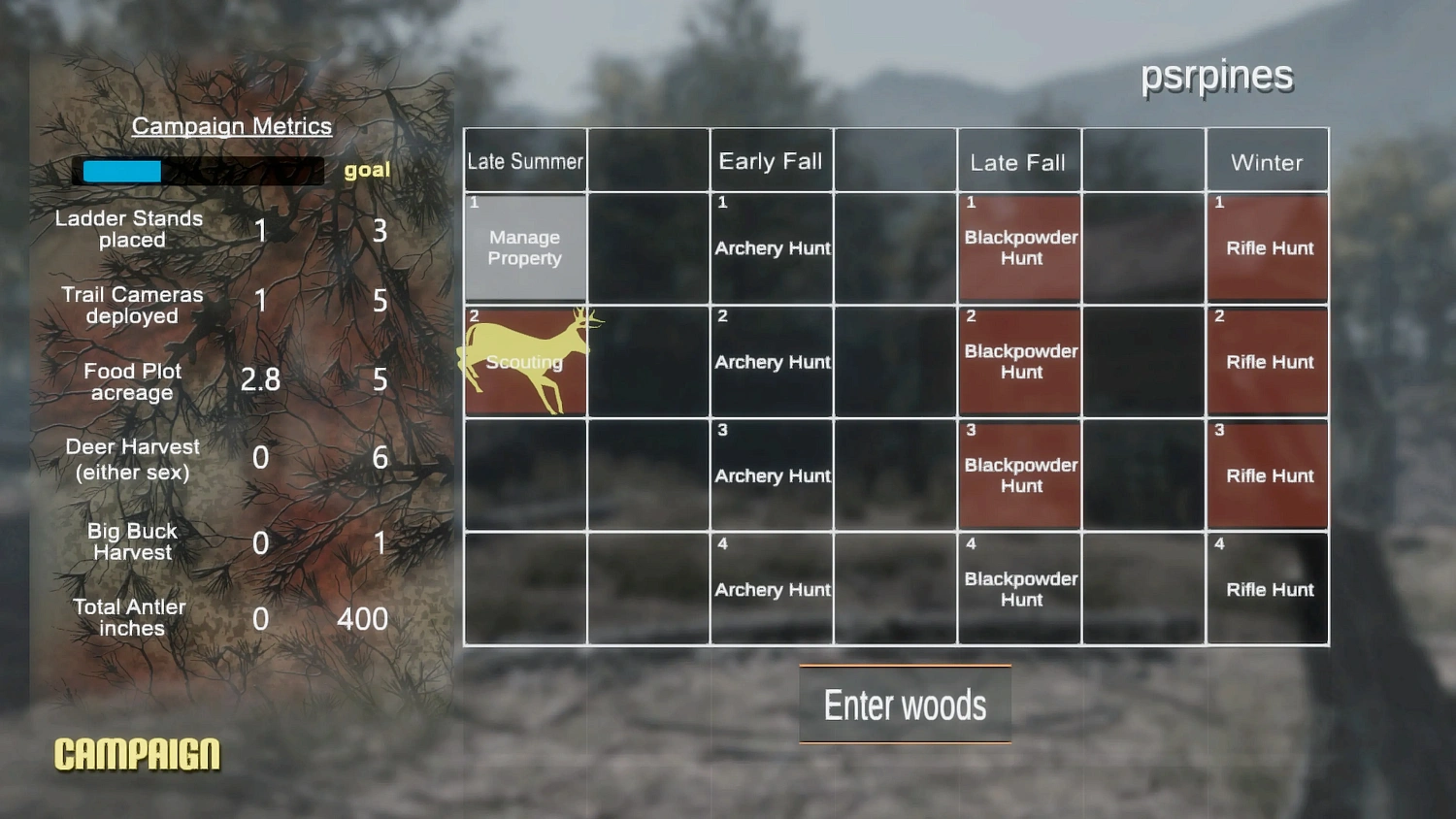Open the first Archery Hunt slot

click(x=772, y=247)
